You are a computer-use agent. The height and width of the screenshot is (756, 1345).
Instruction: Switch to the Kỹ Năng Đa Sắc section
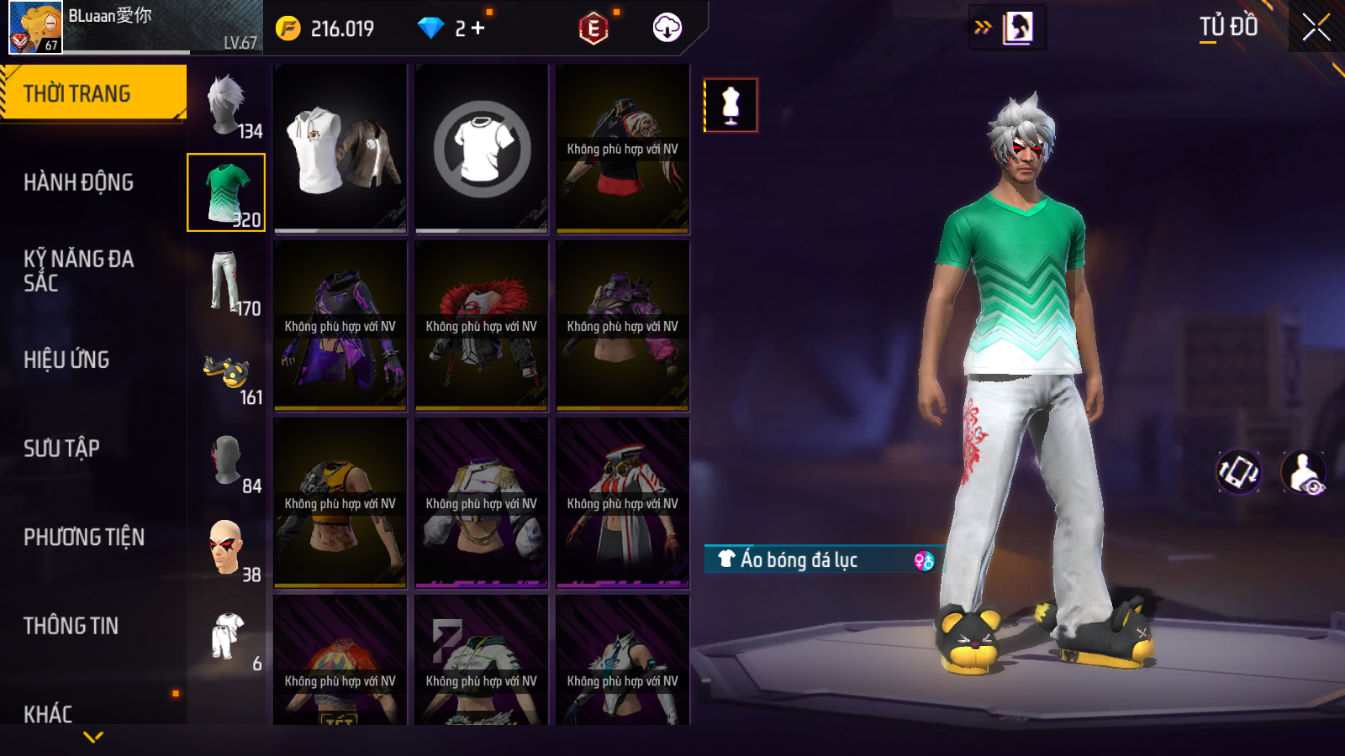[x=78, y=271]
